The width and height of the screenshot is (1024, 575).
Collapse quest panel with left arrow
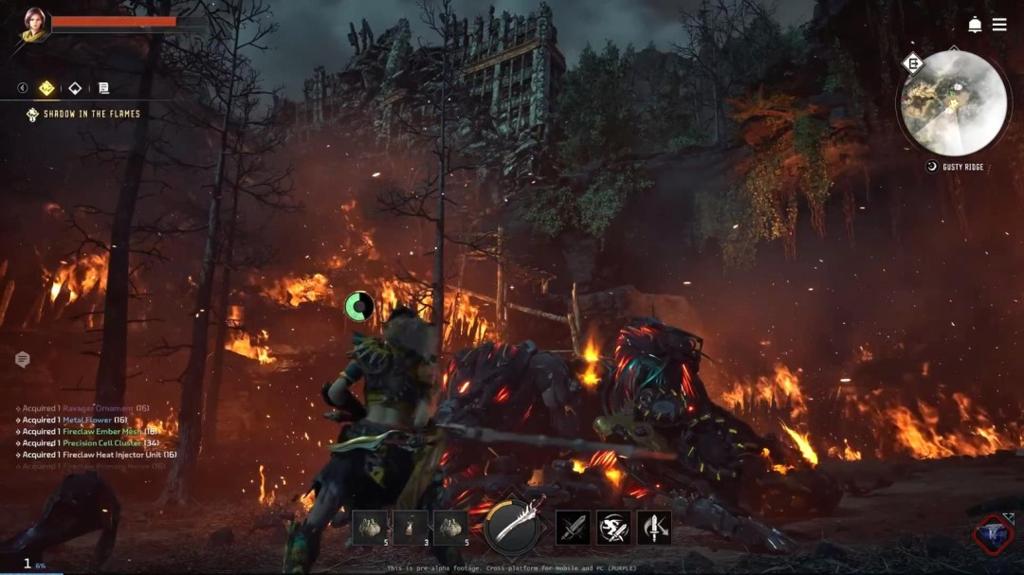click(x=22, y=88)
